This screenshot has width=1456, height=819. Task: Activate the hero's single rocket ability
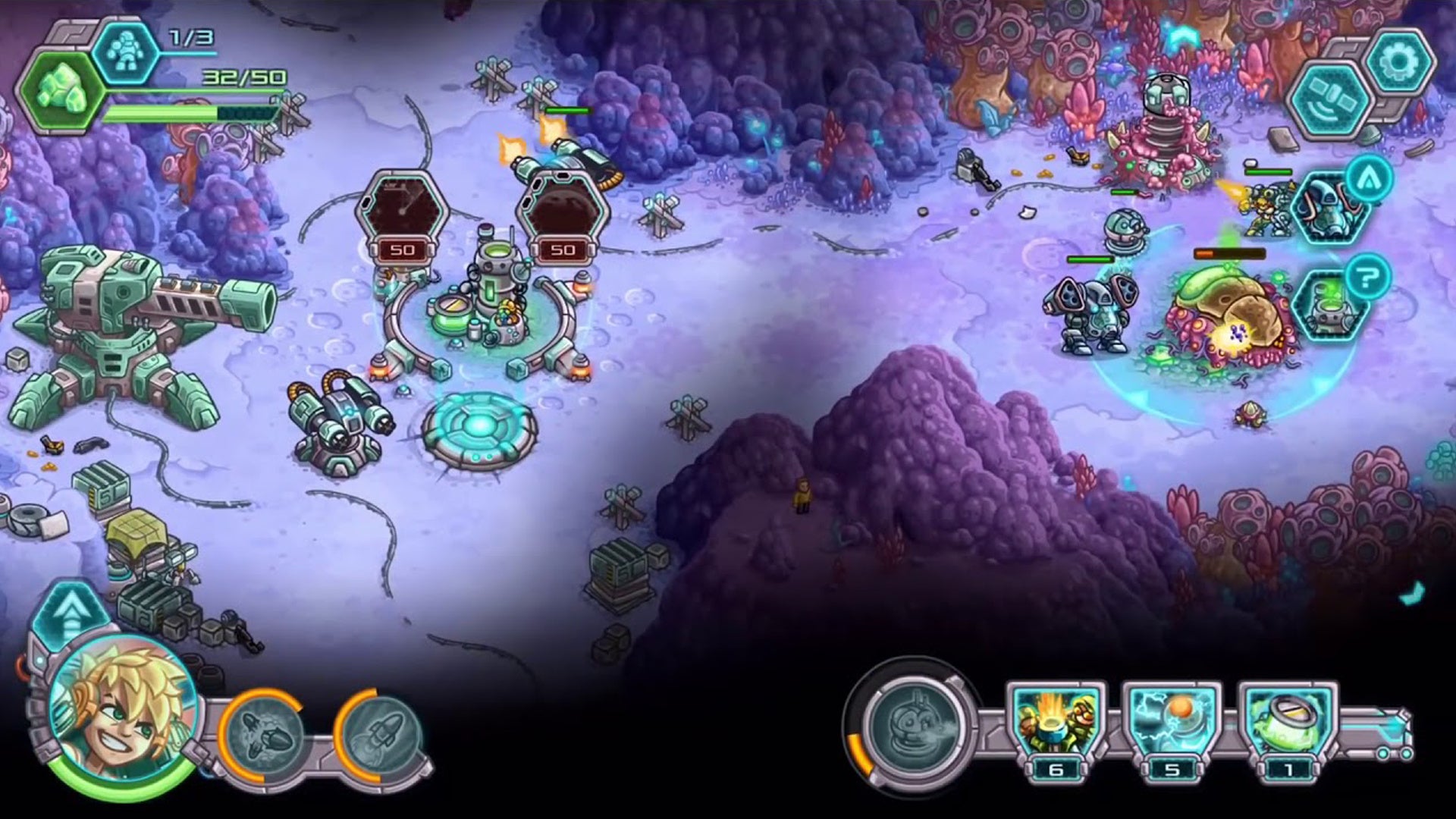click(381, 733)
